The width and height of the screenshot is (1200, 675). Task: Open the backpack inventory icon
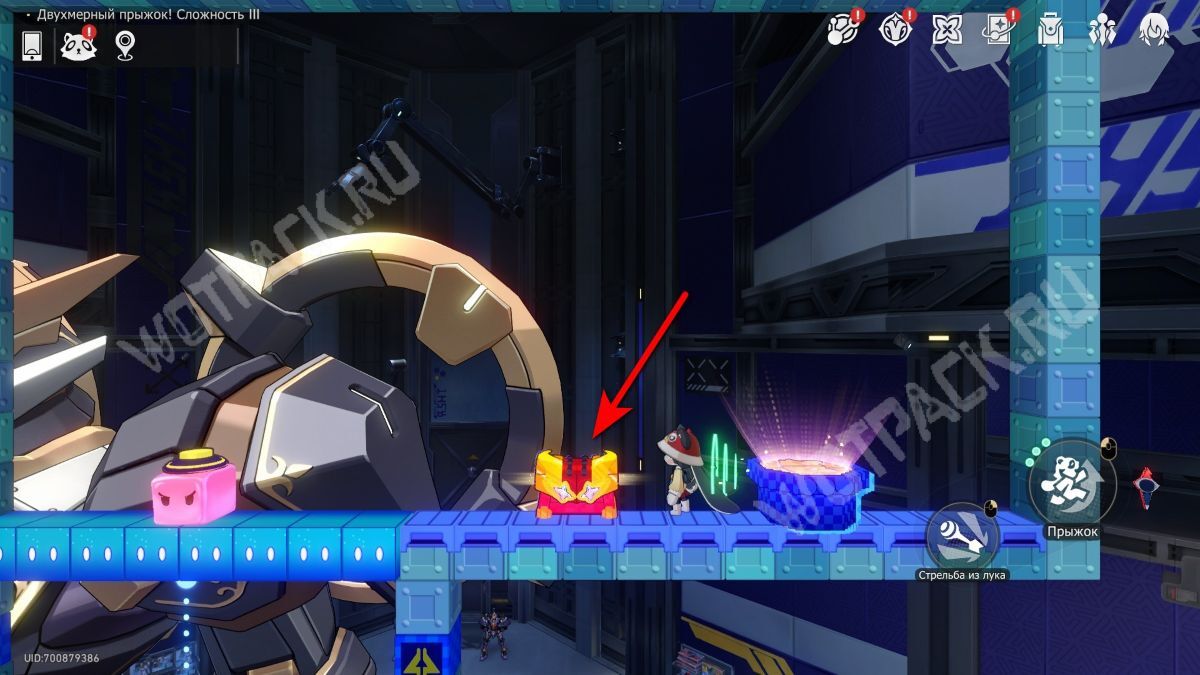pyautogui.click(x=1050, y=31)
